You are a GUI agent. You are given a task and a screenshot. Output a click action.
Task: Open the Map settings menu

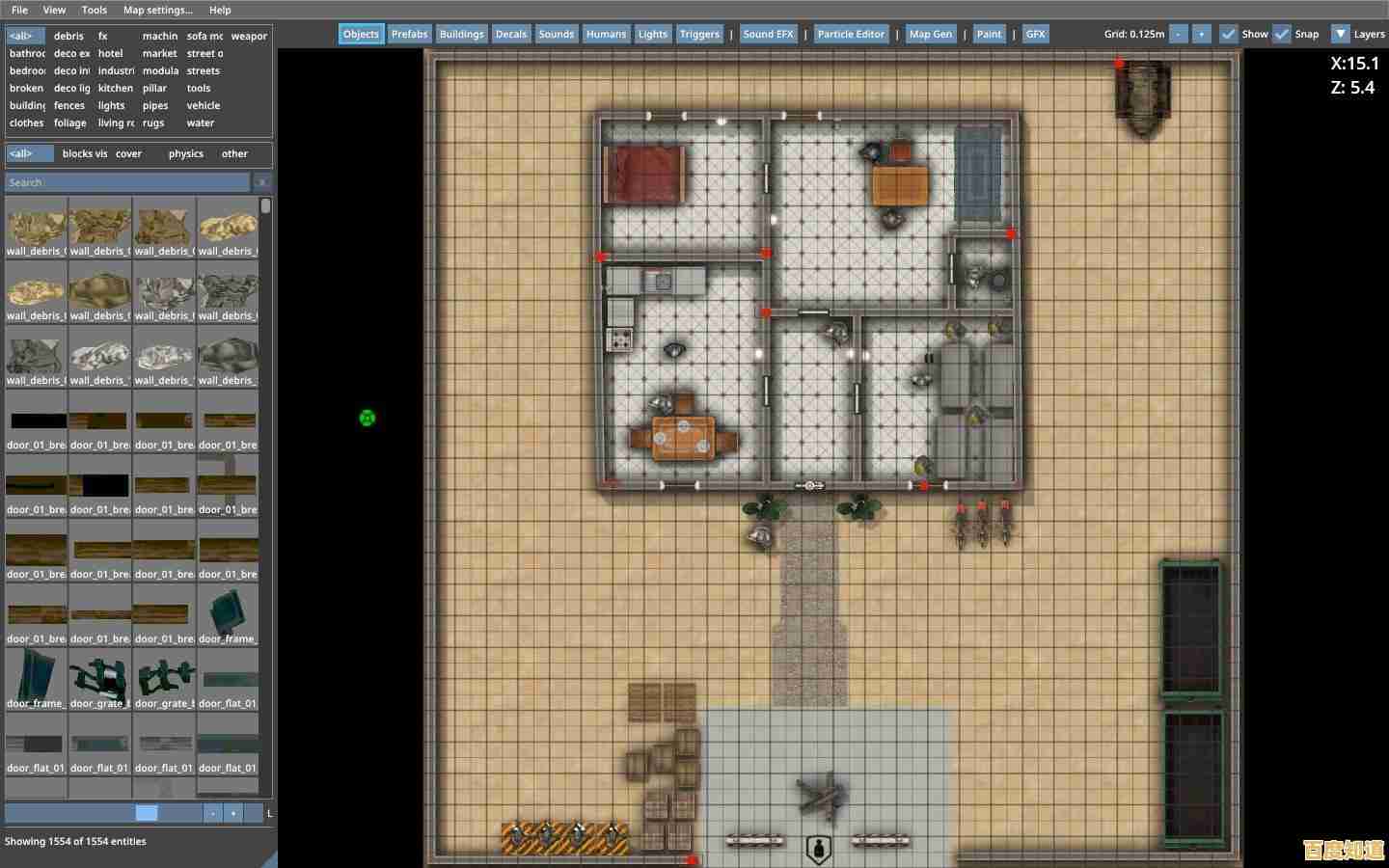pos(157,10)
